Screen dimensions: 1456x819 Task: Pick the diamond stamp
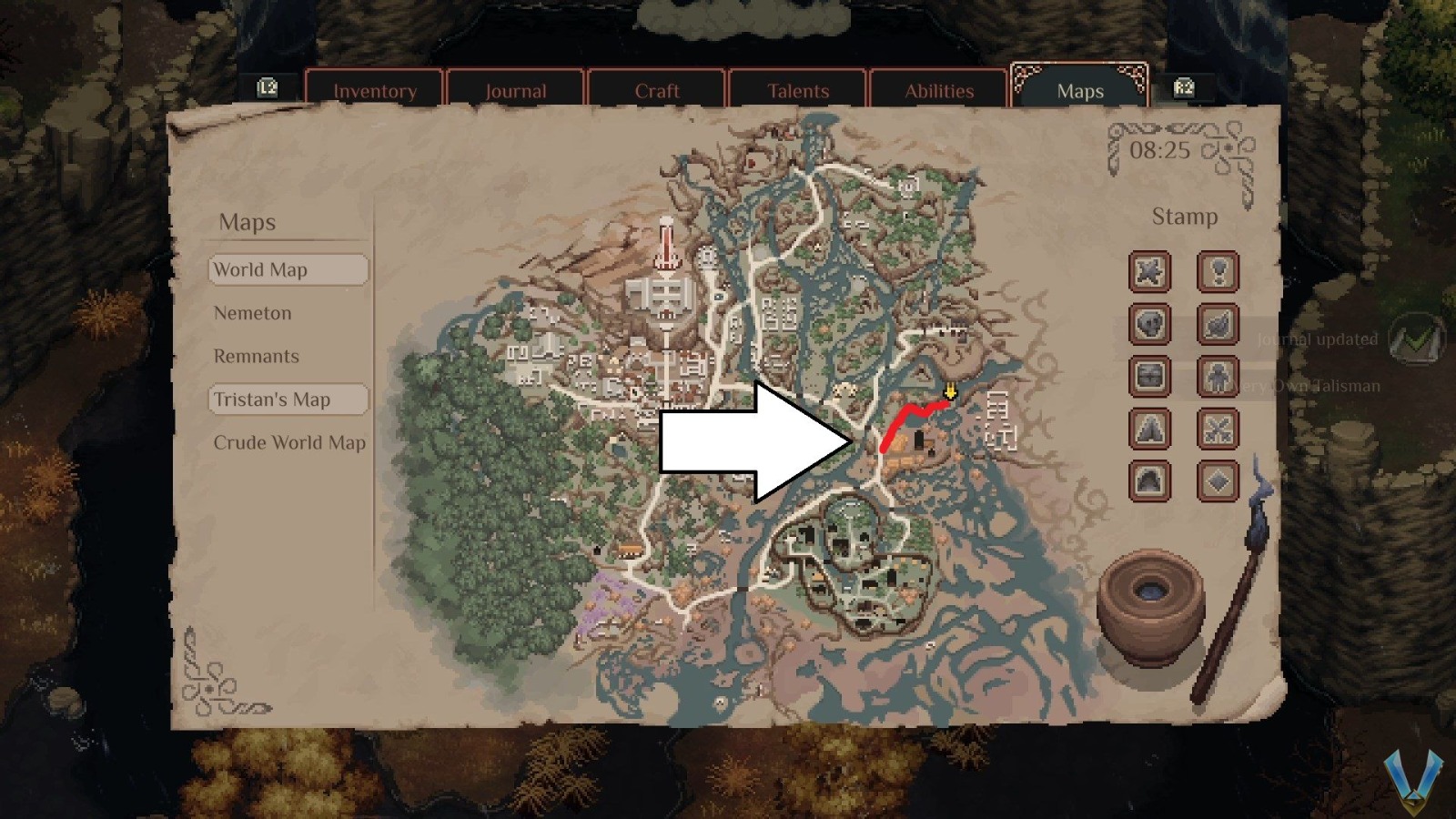click(x=1219, y=480)
